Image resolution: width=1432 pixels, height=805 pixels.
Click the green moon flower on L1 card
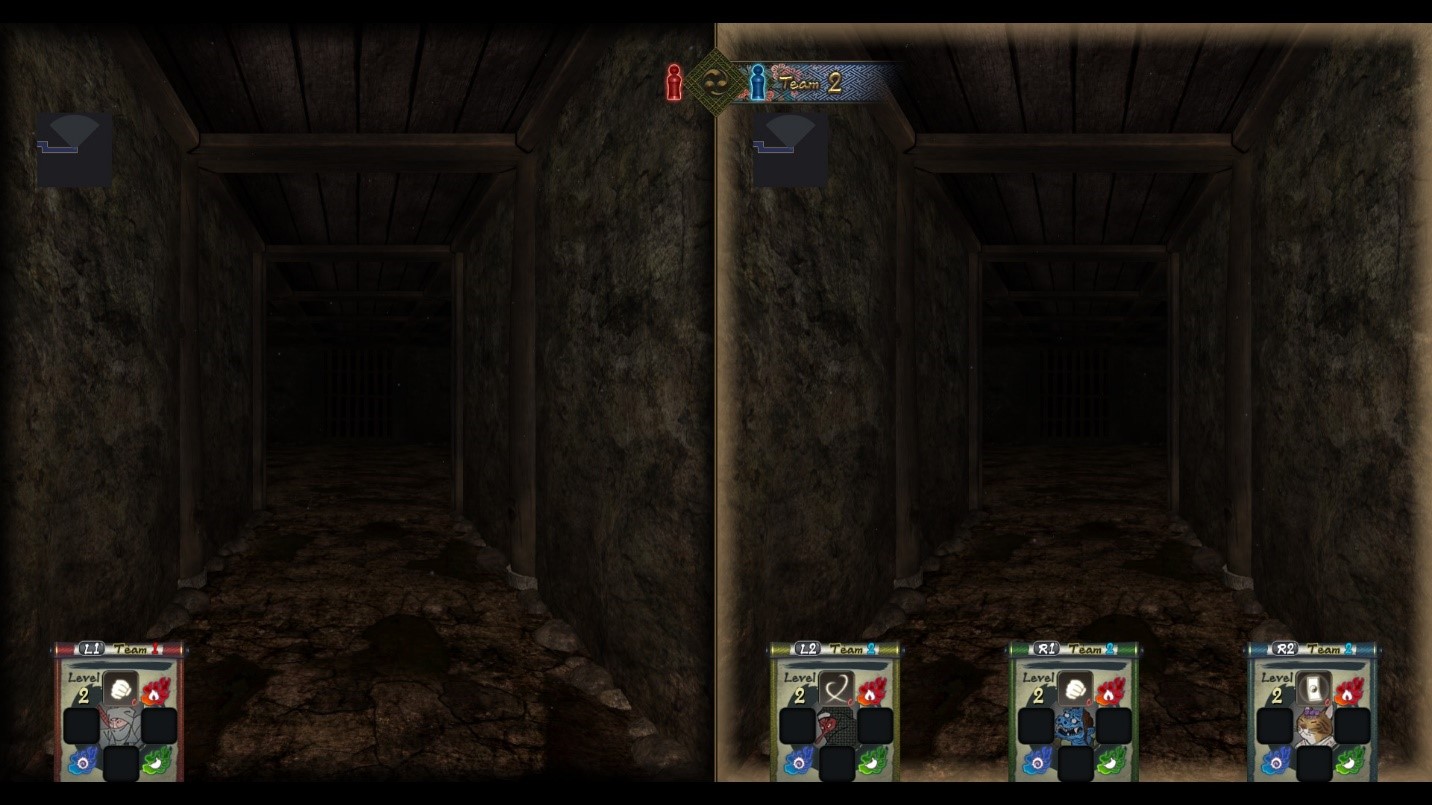(x=156, y=762)
